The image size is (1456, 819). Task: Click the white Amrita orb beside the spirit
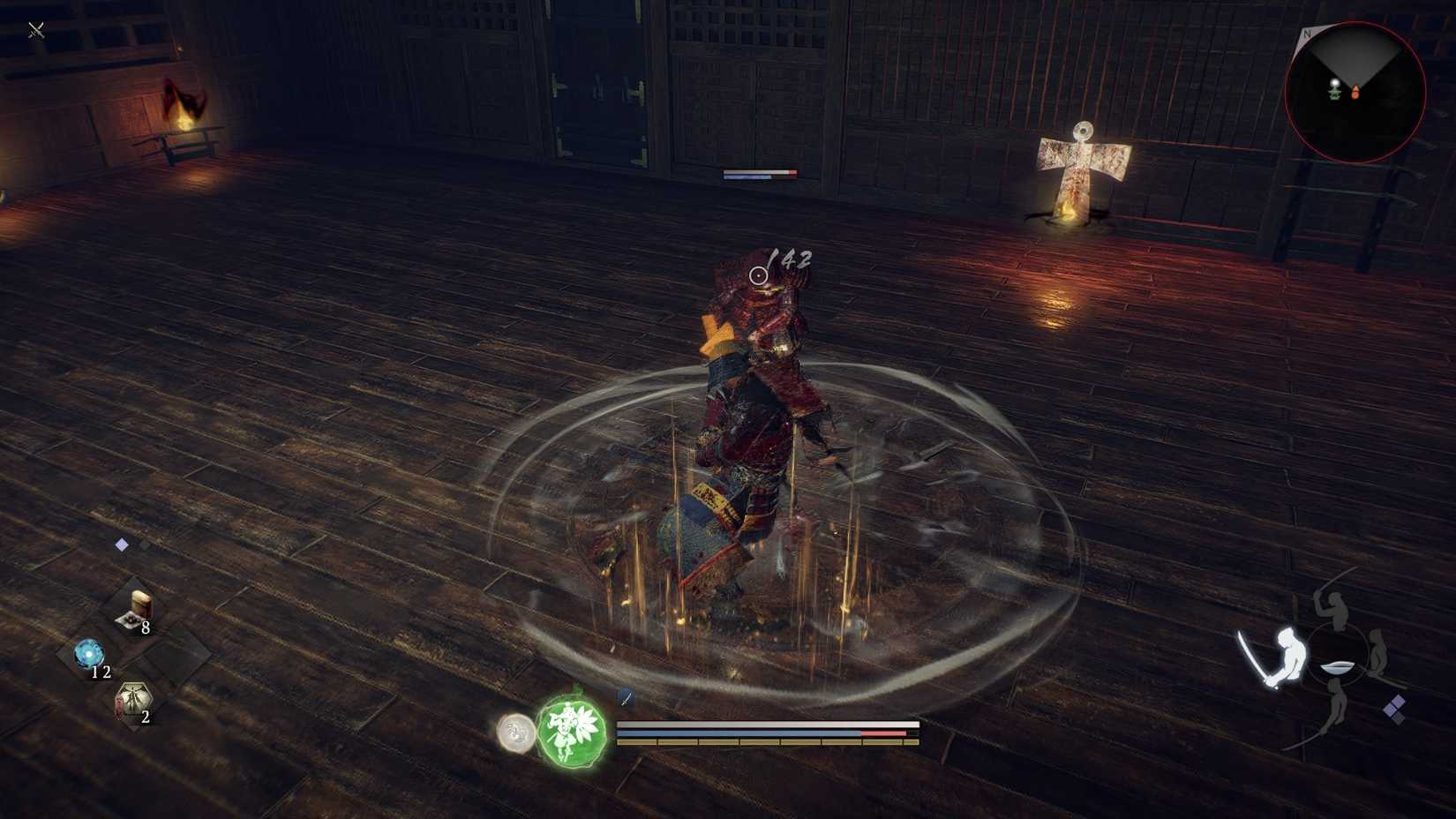coord(514,733)
